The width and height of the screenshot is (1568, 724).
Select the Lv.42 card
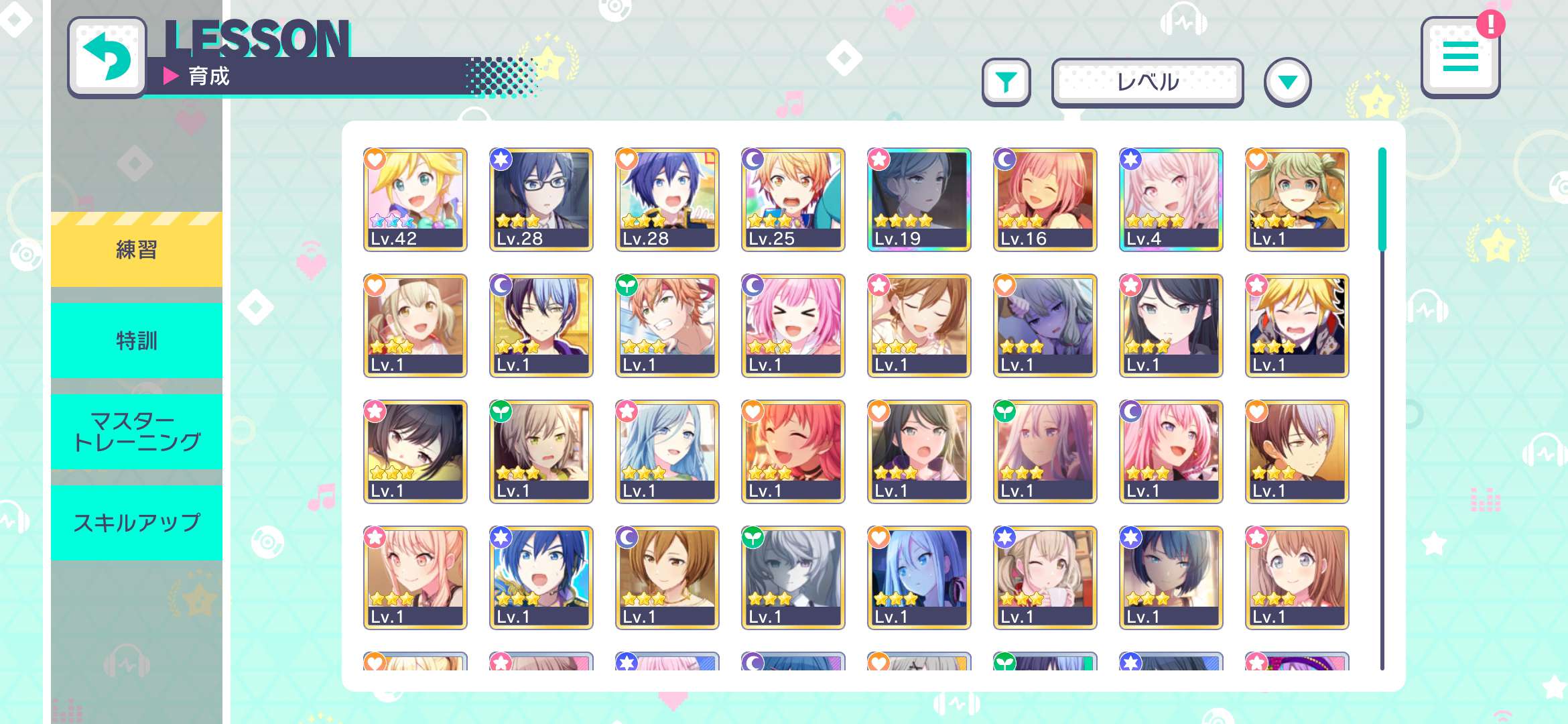(415, 199)
